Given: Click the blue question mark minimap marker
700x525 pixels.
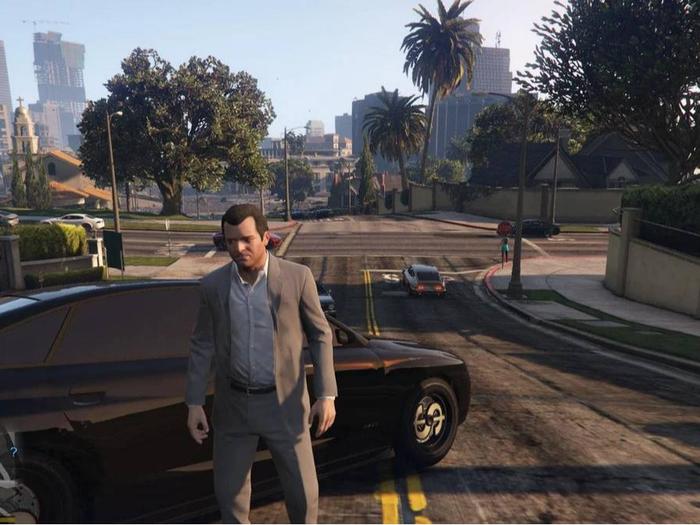Looking at the screenshot, I should [x=13, y=451].
